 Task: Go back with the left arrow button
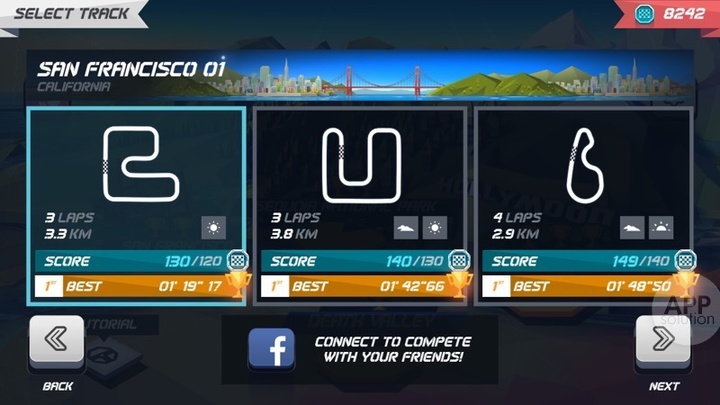(57, 345)
